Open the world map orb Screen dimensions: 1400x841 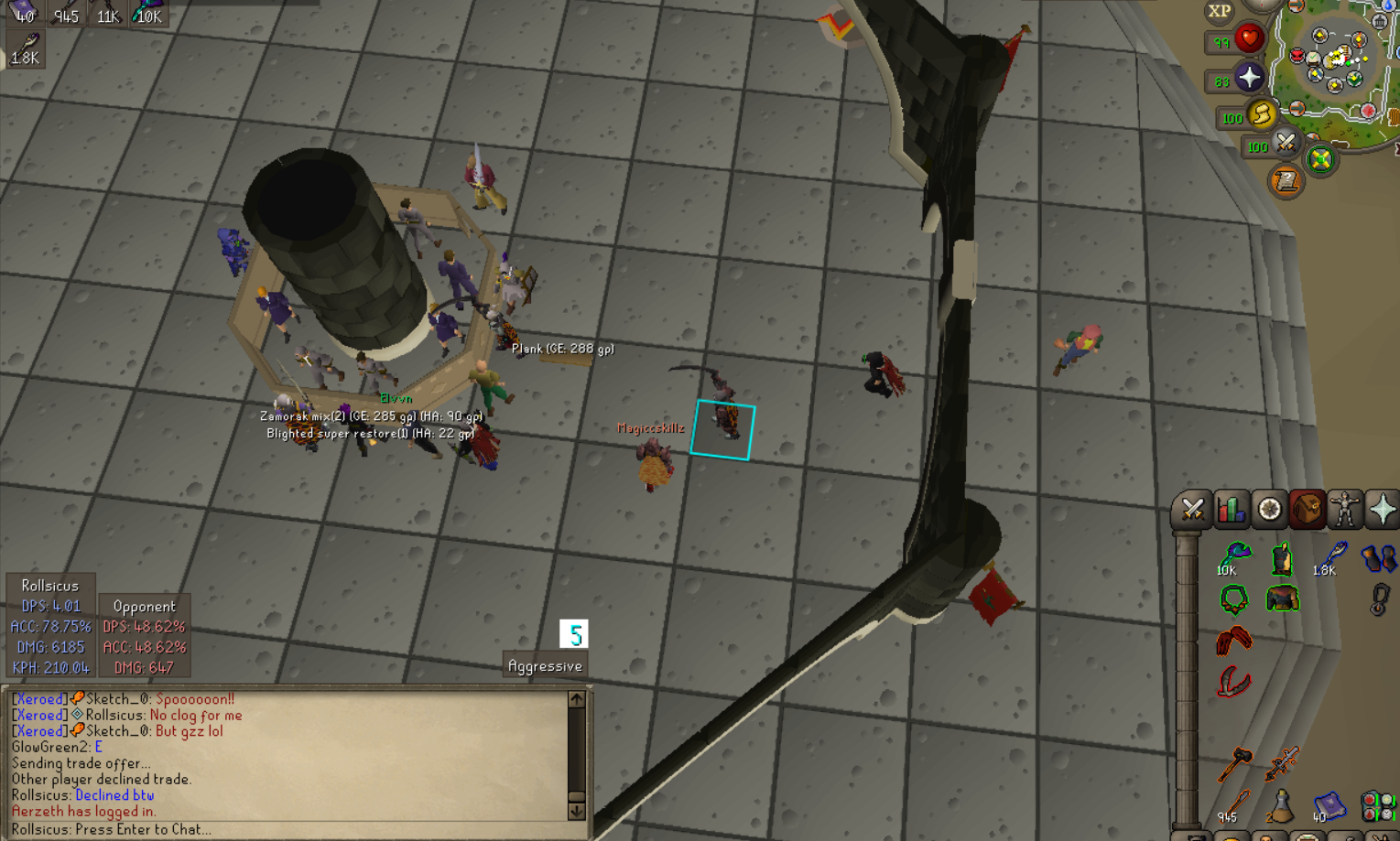[1320, 160]
